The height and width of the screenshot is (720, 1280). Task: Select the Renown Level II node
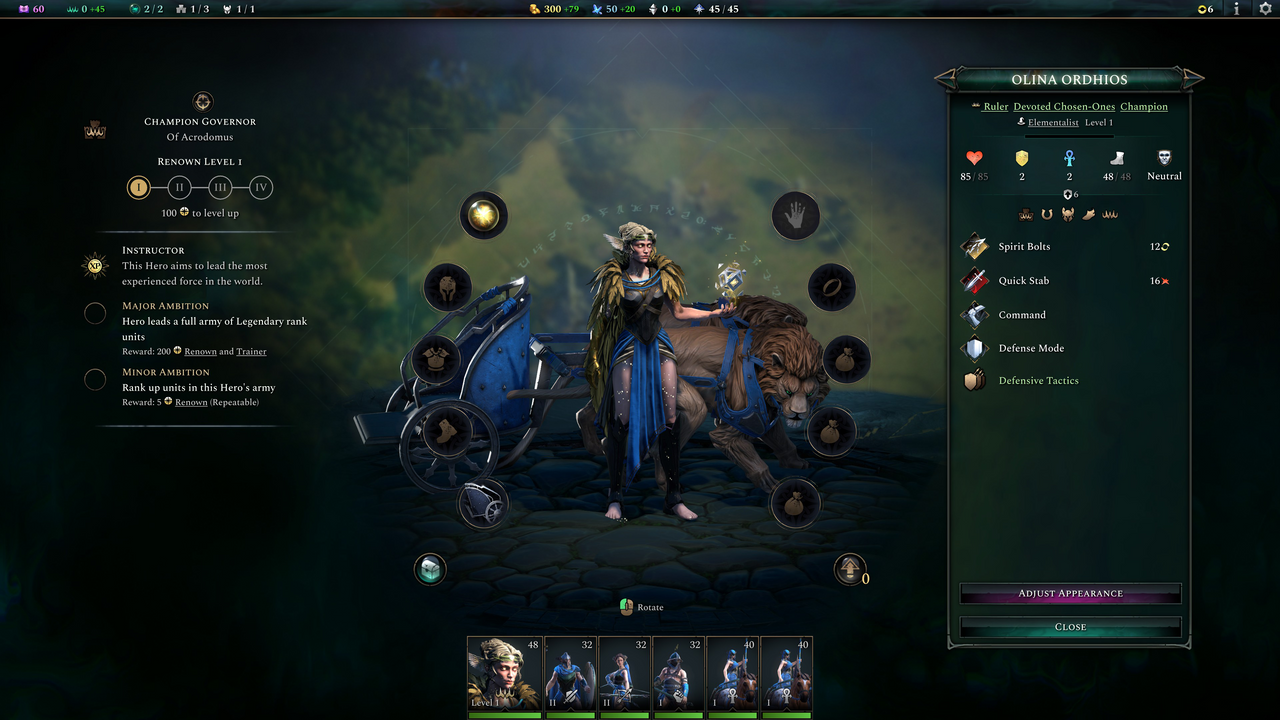click(x=179, y=187)
